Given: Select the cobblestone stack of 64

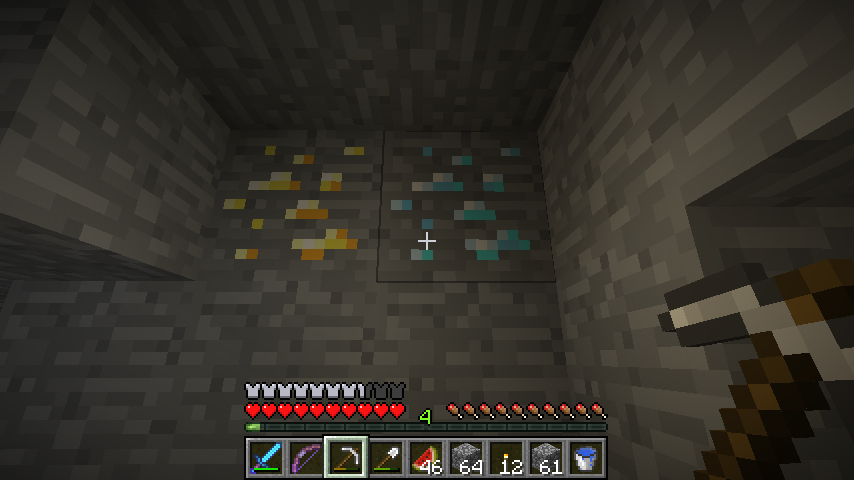Looking at the screenshot, I should click(465, 457).
